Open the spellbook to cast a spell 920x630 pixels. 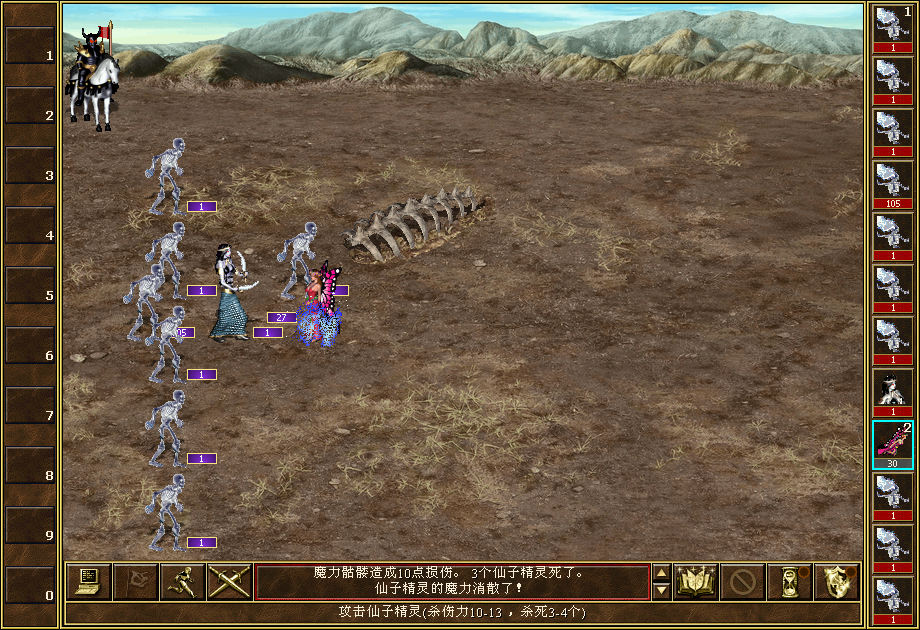coord(696,582)
